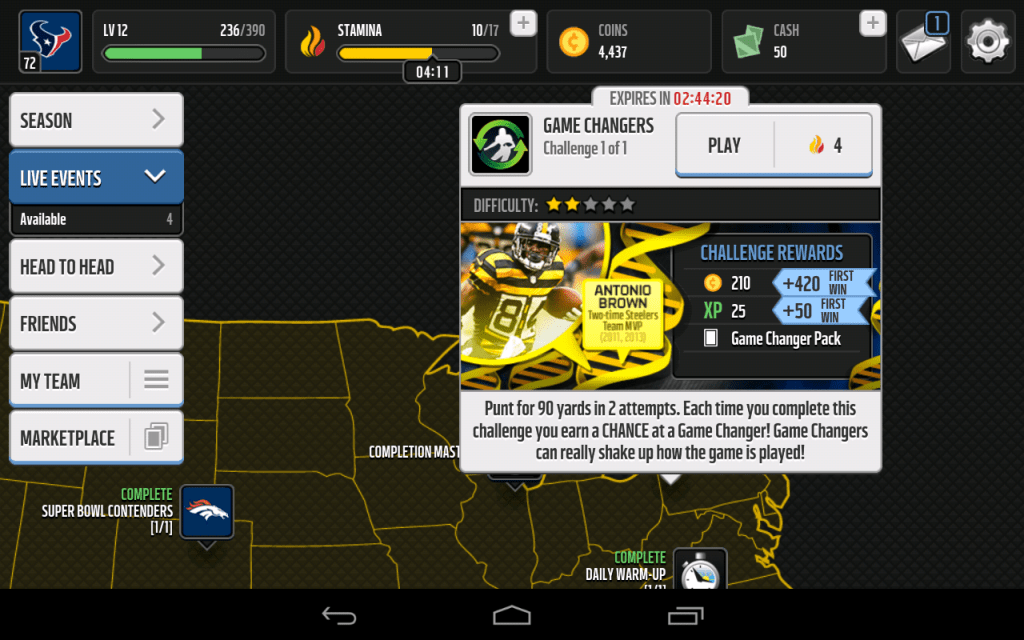
Task: Tap the Android back button
Action: coord(339,615)
